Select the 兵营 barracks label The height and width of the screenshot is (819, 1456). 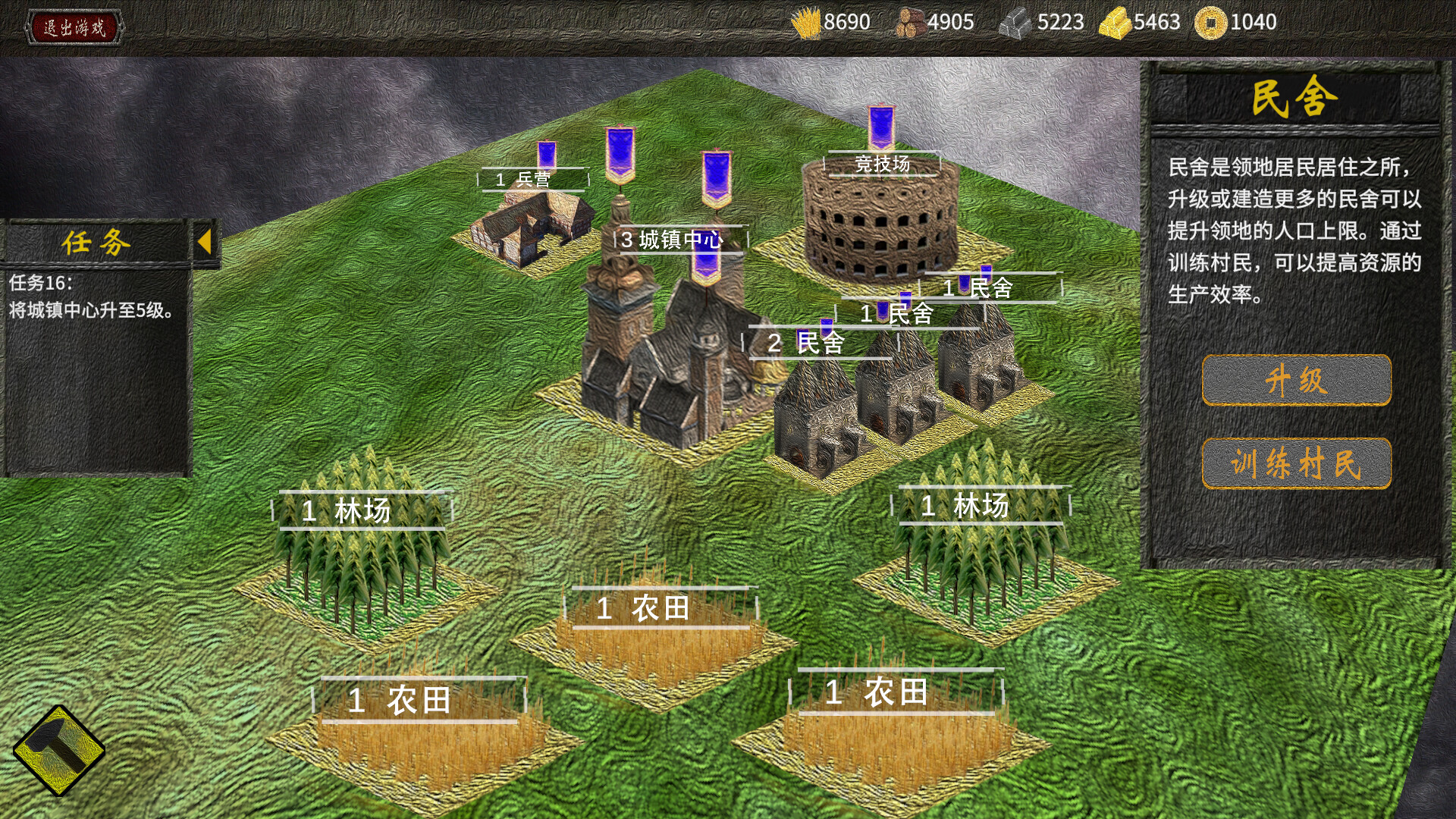[532, 180]
